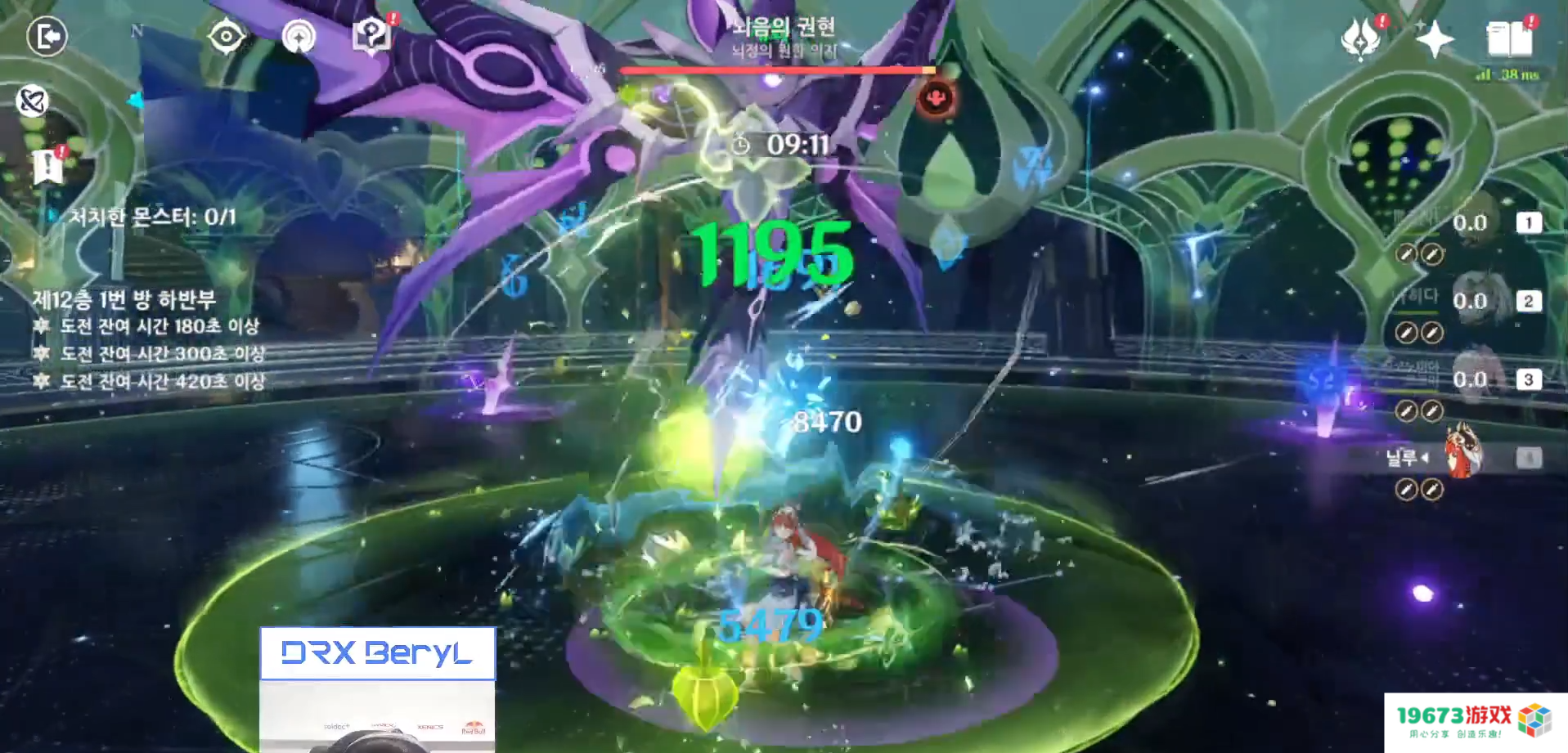
Task: Open the four-pointed star icon
Action: [x=1435, y=39]
